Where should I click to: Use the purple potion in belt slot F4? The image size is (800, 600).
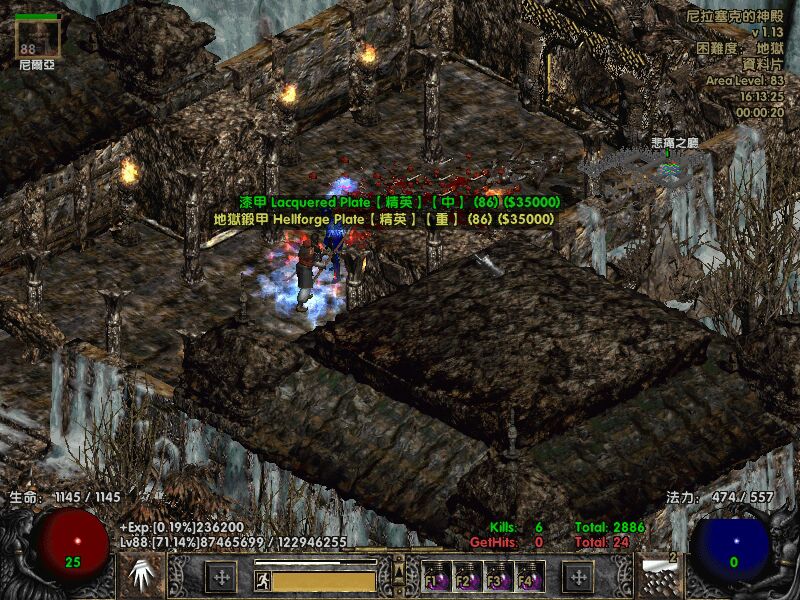point(527,577)
